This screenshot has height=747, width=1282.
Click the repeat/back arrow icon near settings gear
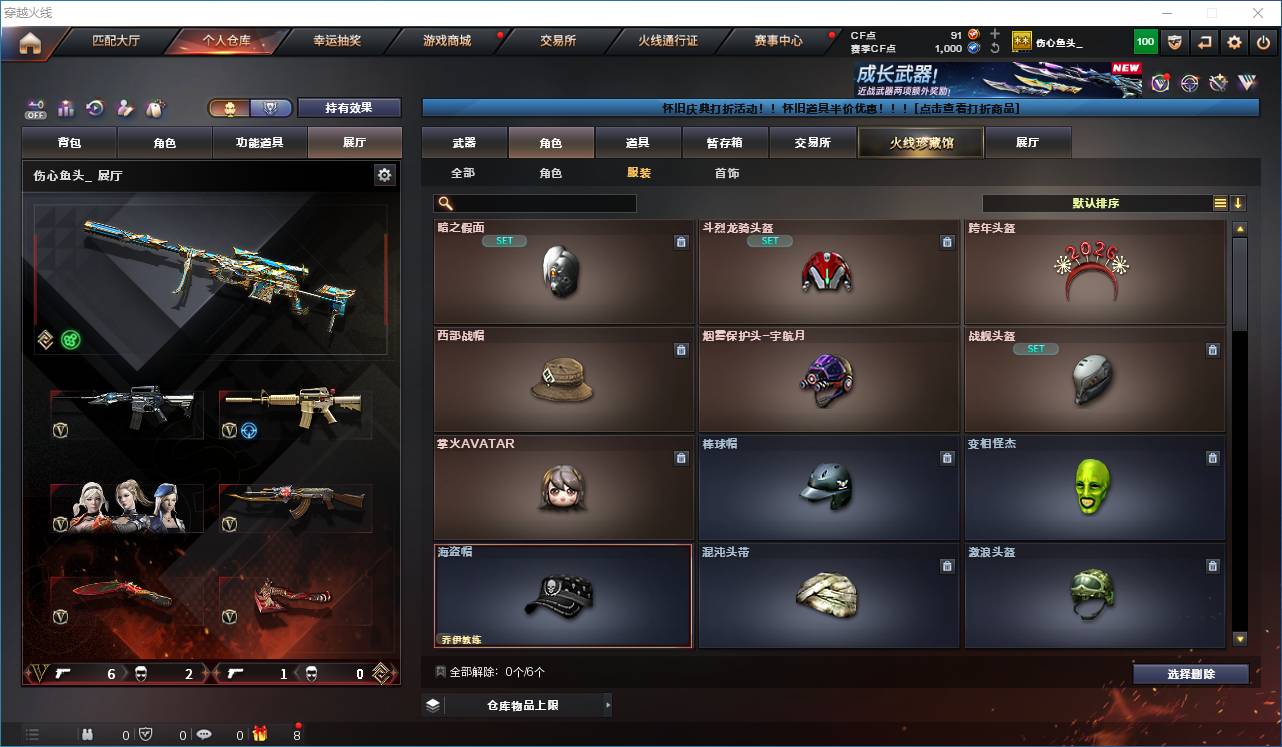point(1202,41)
